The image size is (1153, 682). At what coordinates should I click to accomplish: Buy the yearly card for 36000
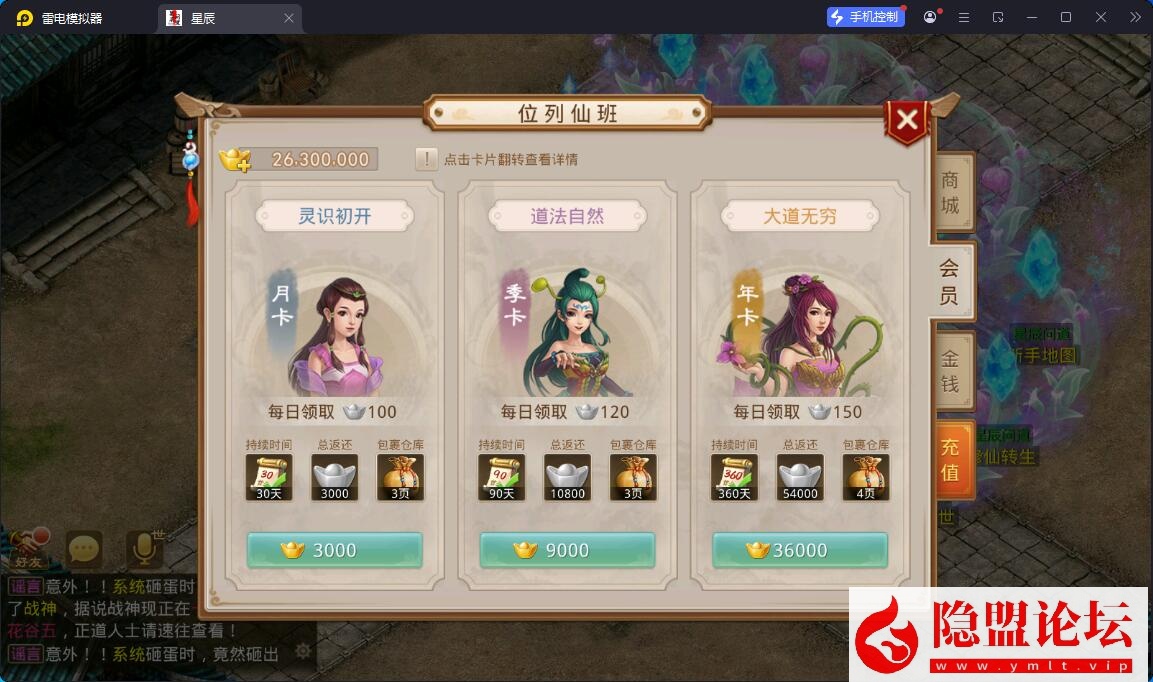coord(800,550)
